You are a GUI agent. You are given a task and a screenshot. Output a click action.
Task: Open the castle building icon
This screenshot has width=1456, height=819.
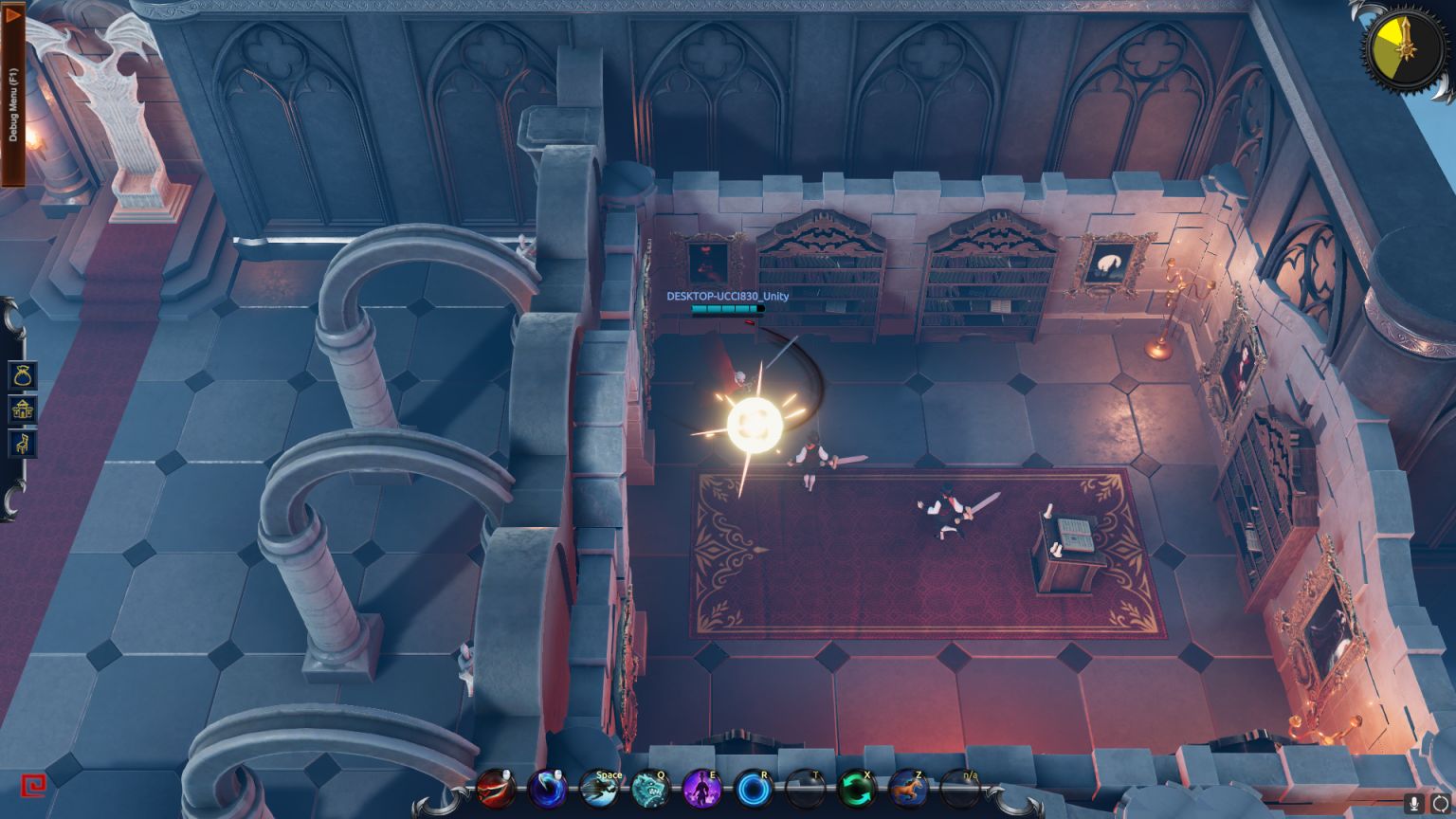(x=23, y=409)
